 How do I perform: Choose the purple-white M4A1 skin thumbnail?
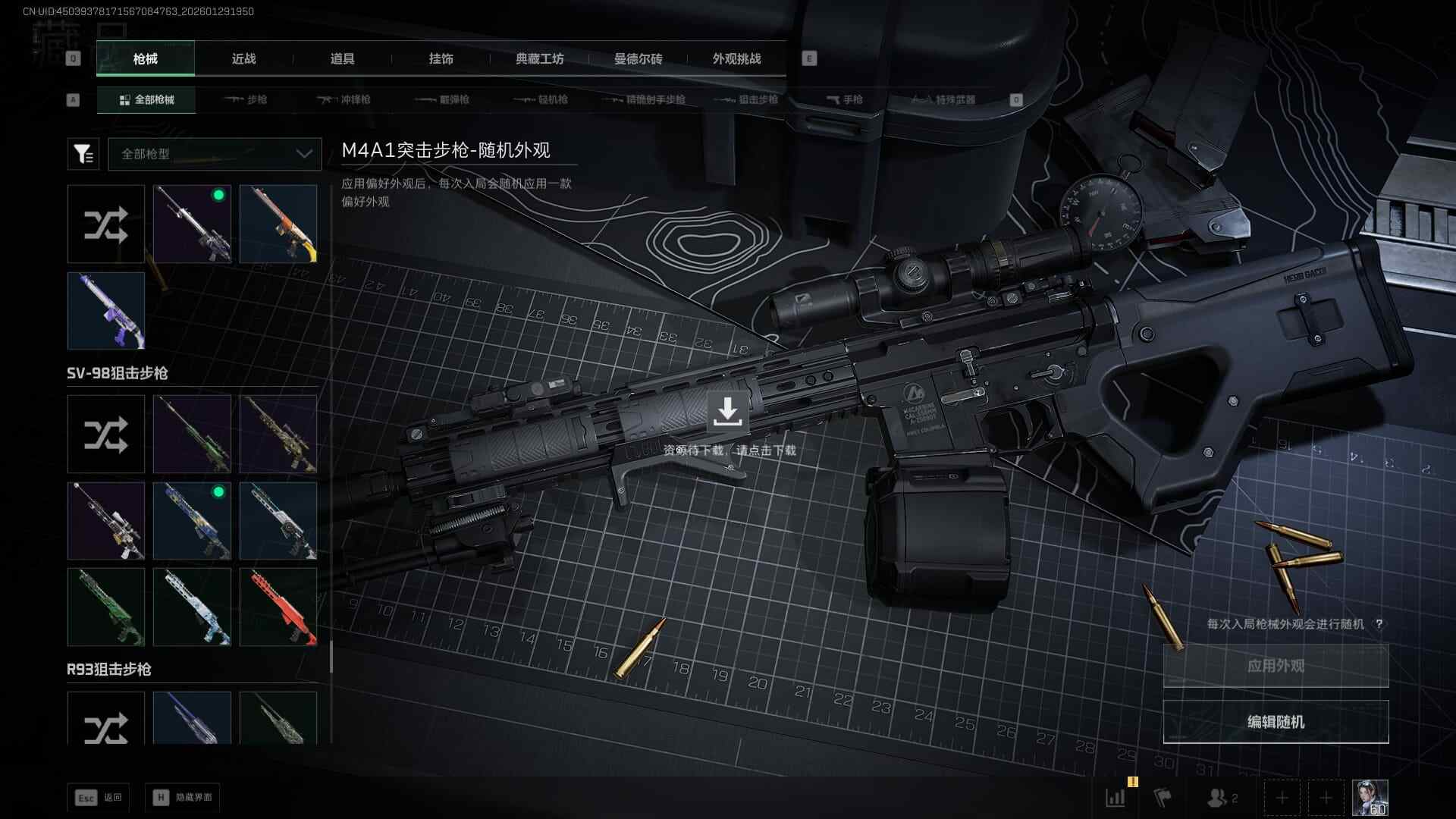point(106,311)
